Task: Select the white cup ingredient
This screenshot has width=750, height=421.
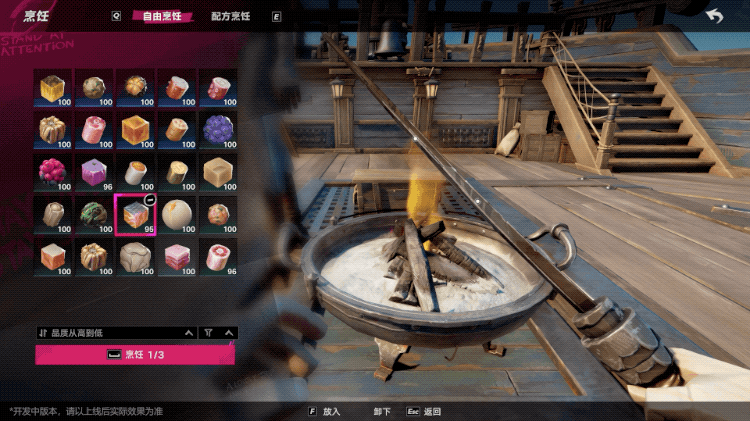Action: point(135,172)
